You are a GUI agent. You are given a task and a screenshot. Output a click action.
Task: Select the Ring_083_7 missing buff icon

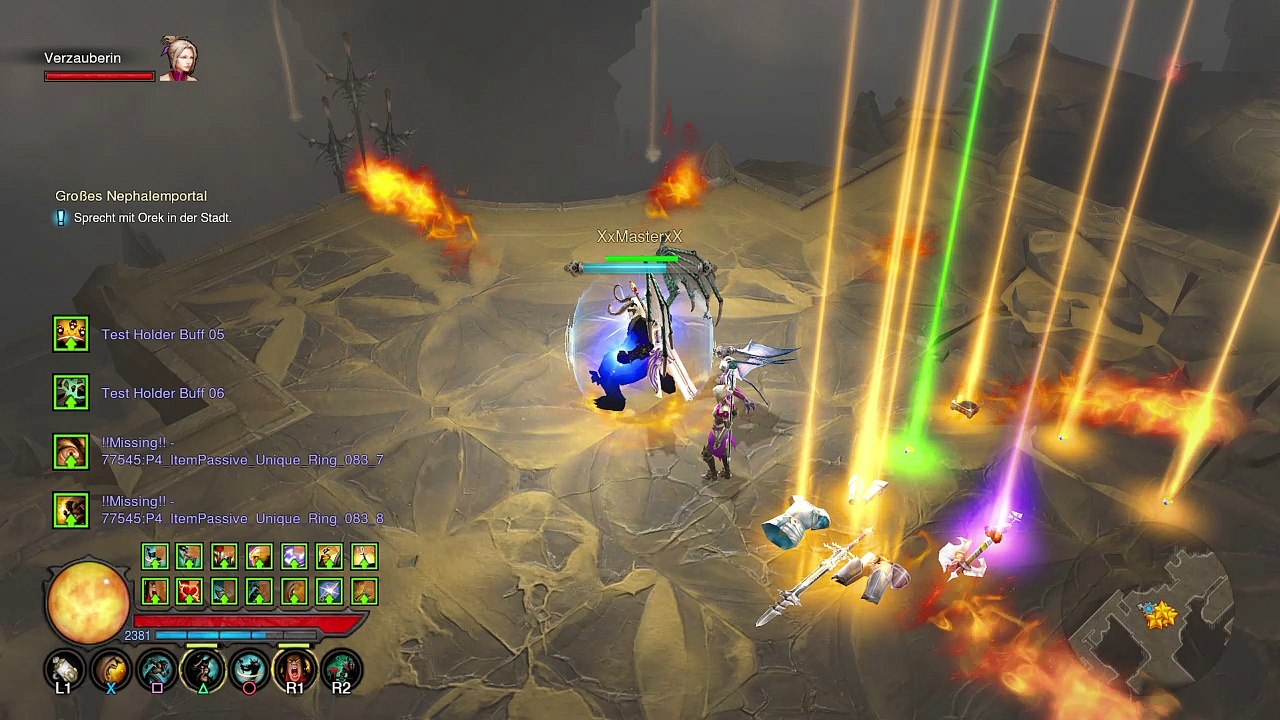[71, 452]
